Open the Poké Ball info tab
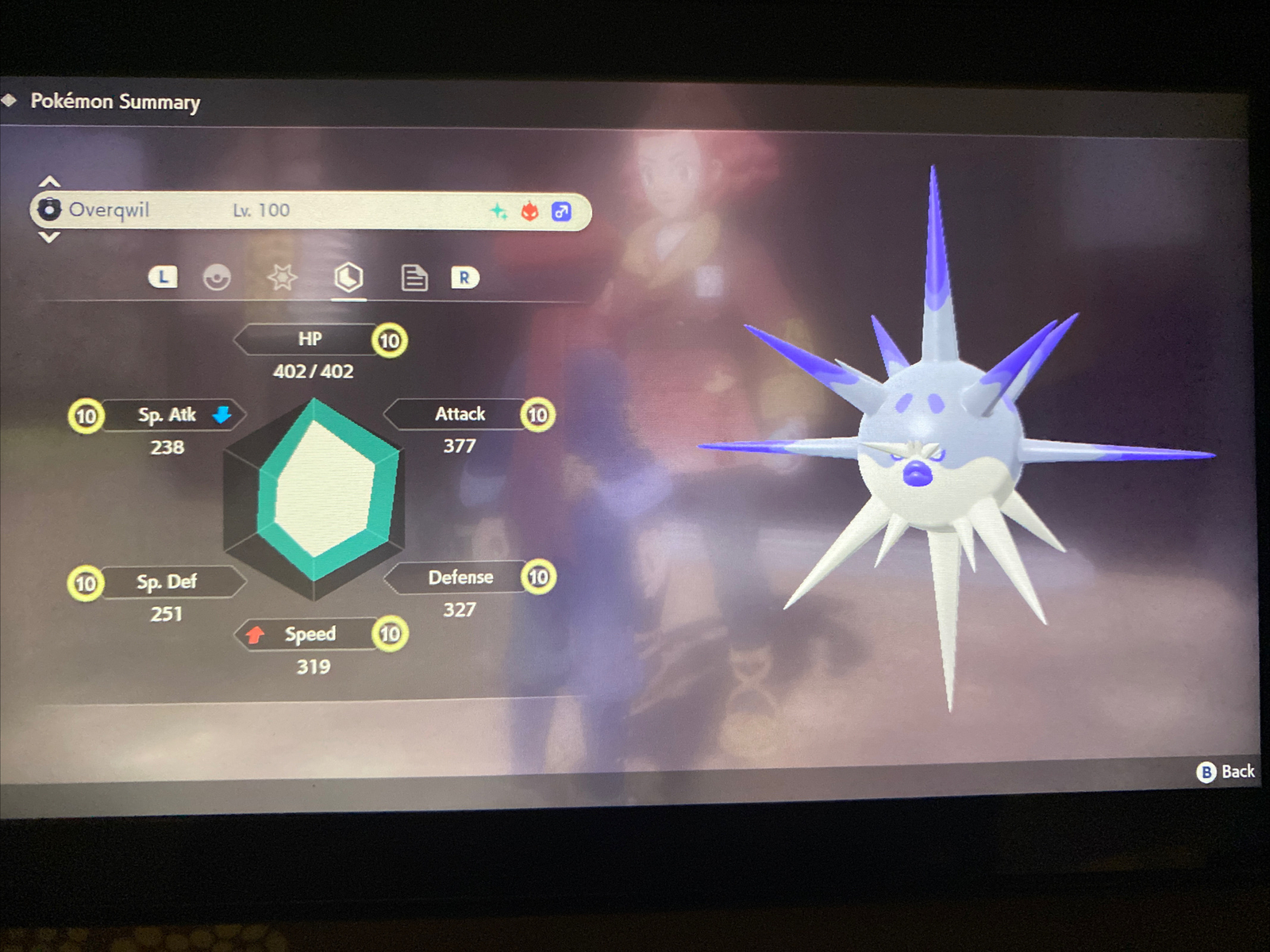 click(x=216, y=278)
